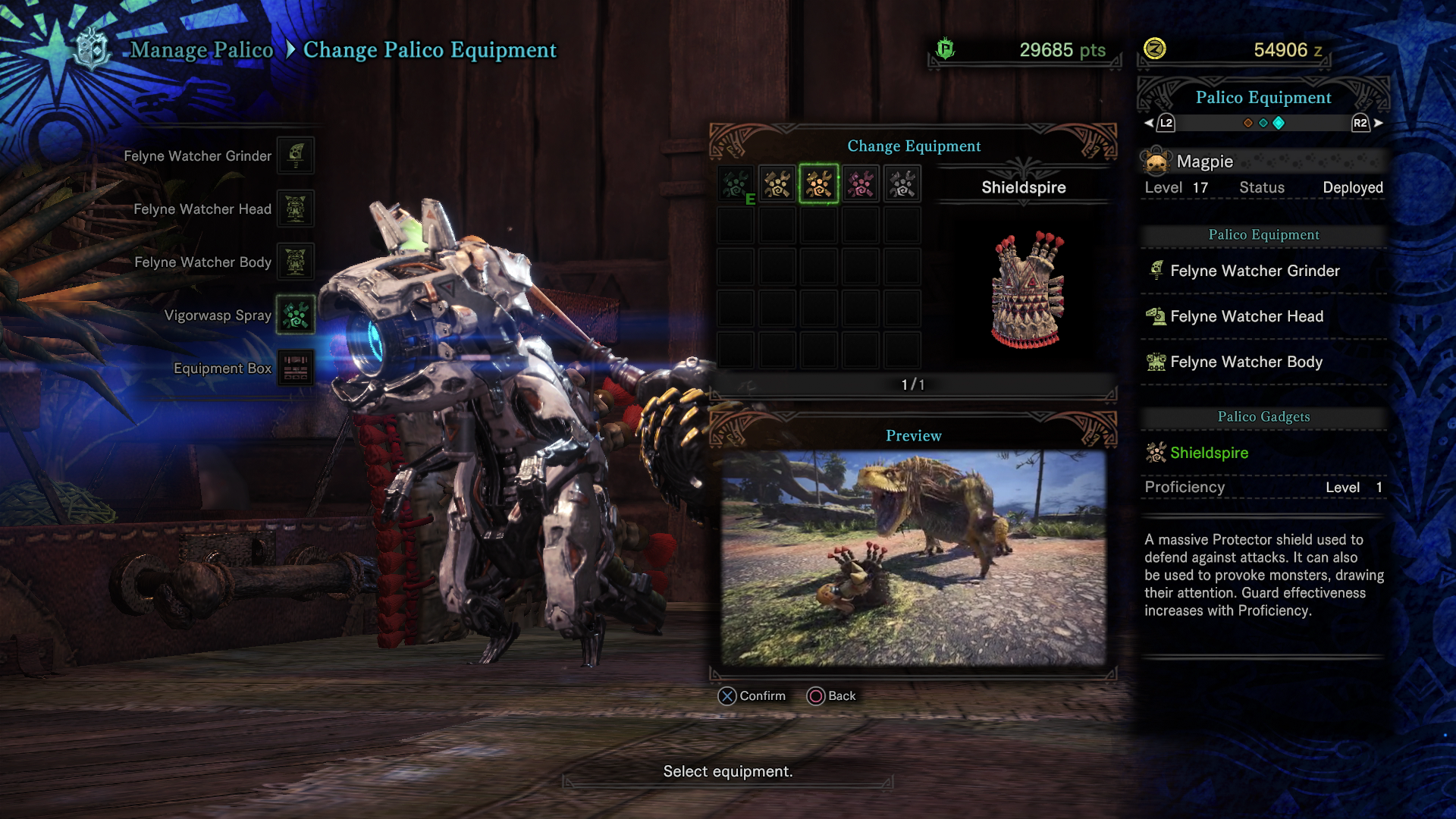
Task: Open the Felyne Watcher Body slot
Action: tap(295, 262)
